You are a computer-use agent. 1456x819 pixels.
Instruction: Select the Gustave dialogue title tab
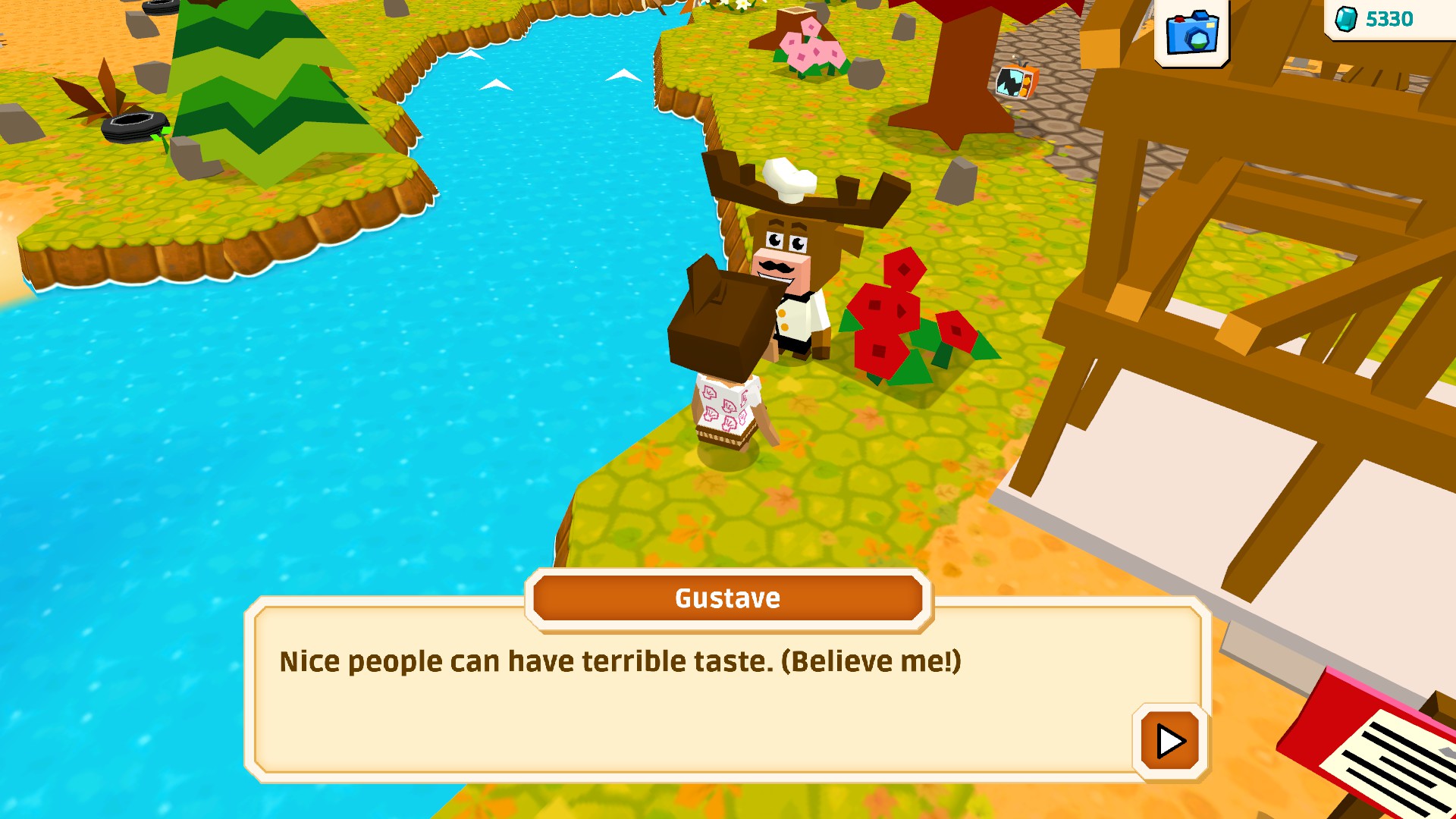tap(727, 598)
